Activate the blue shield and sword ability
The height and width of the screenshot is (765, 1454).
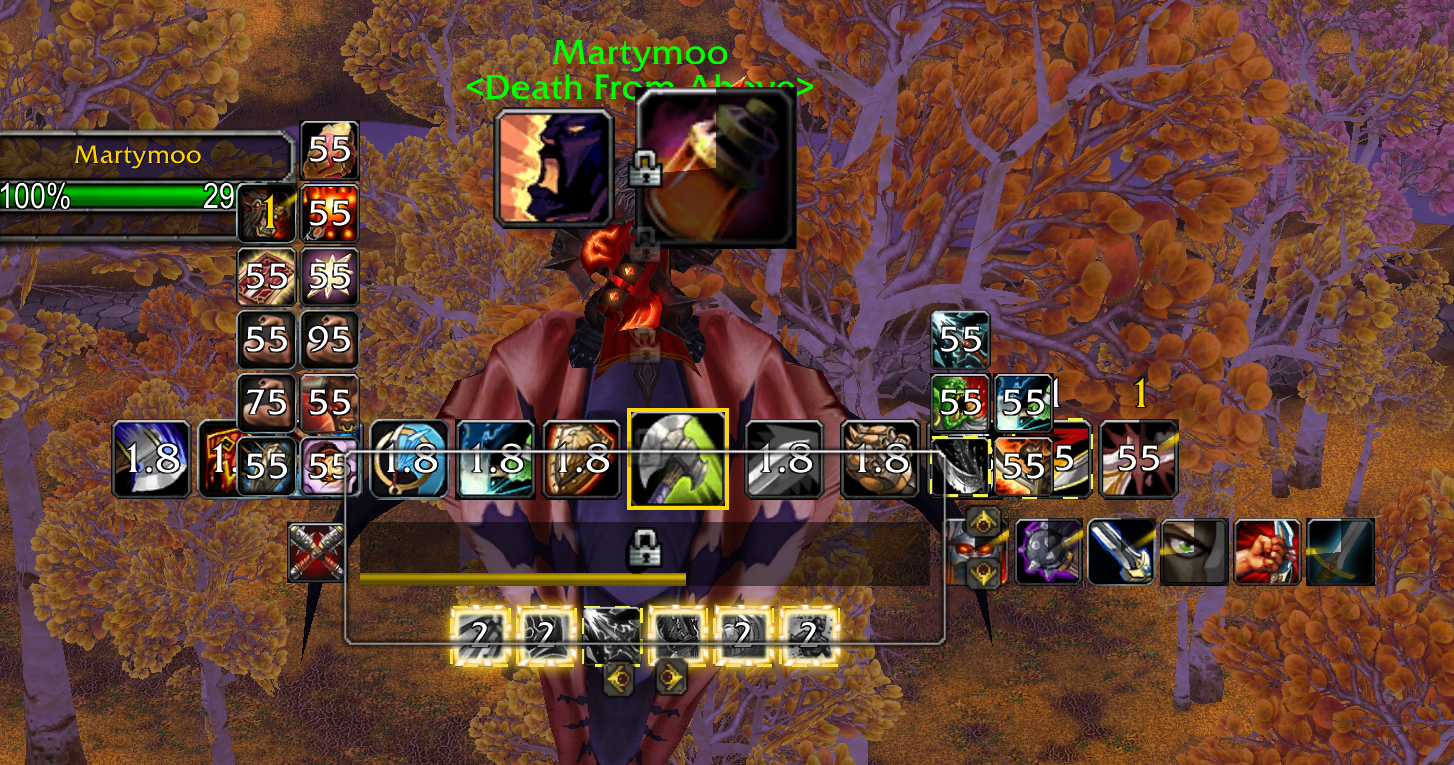click(409, 459)
